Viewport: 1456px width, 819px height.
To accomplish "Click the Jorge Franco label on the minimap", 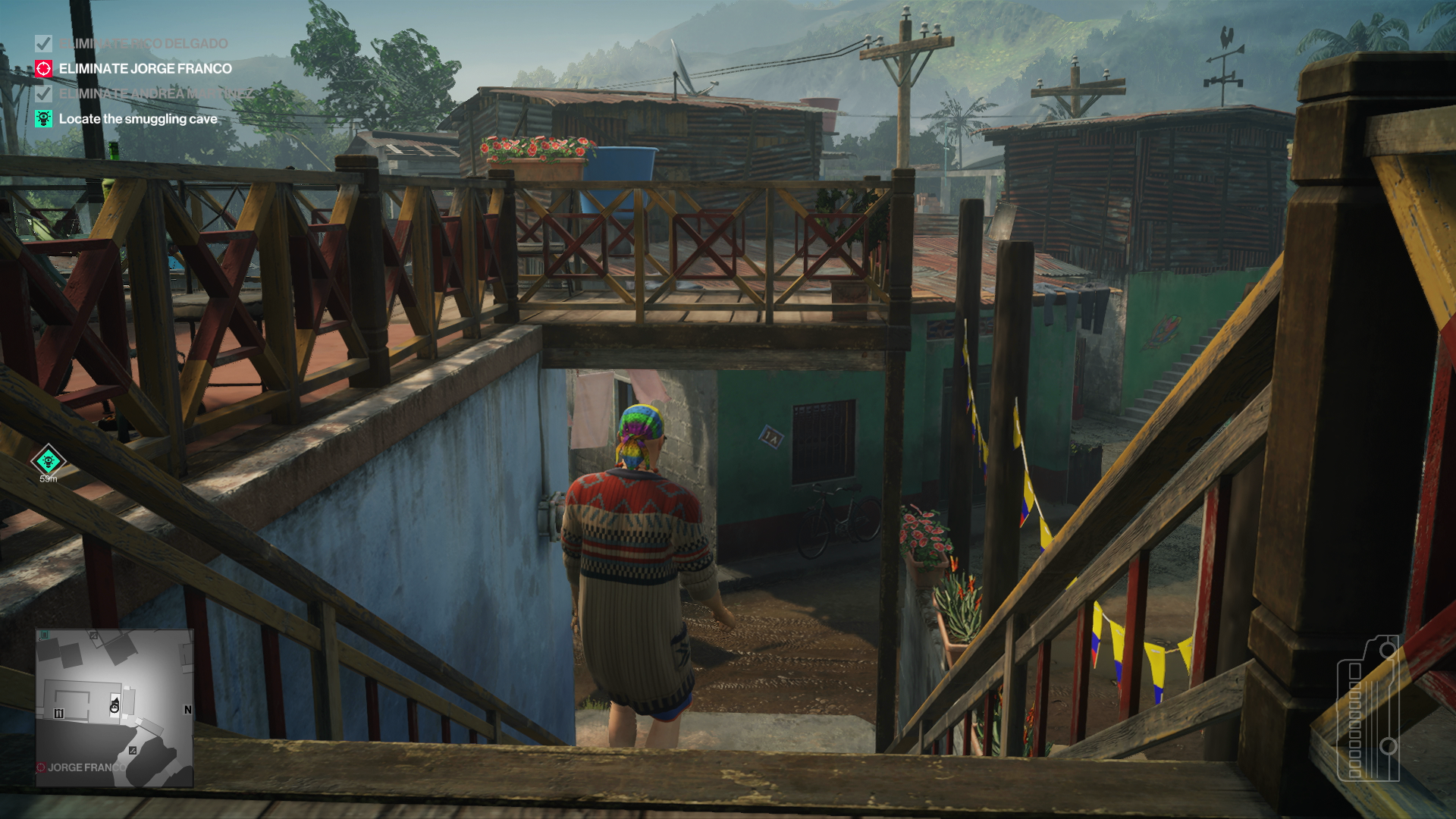I will tap(85, 767).
